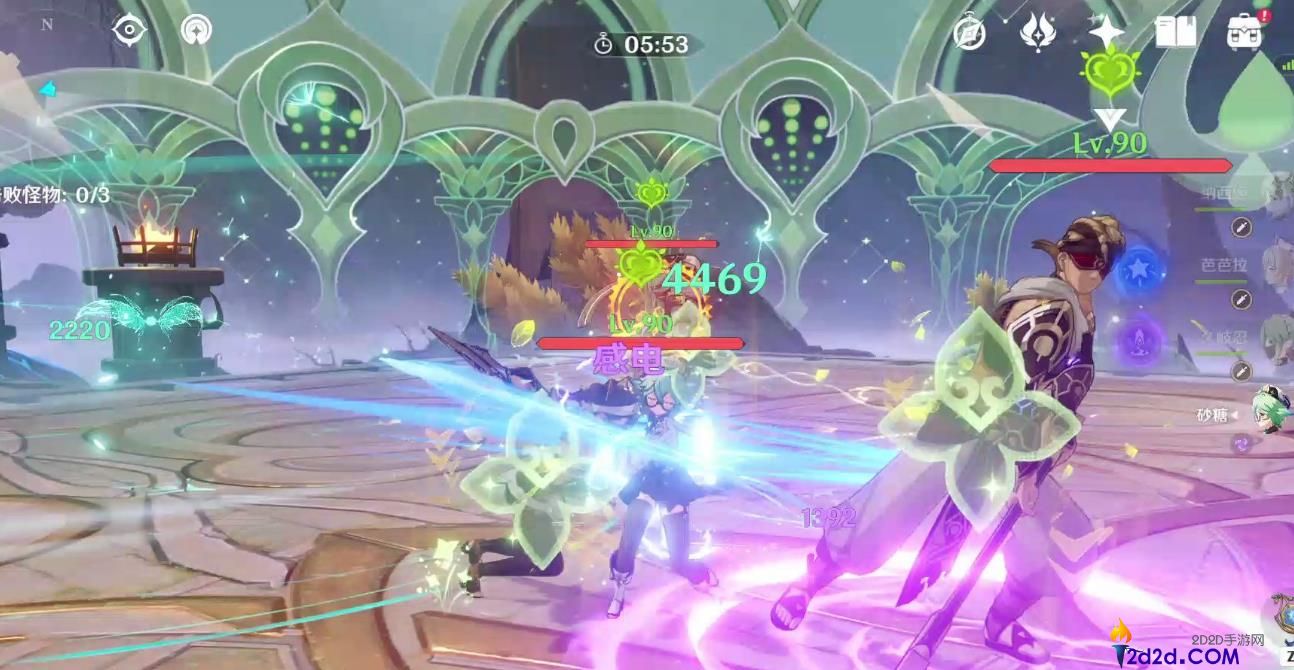The height and width of the screenshot is (670, 1294).
Task: Open the backpack inventory
Action: coord(1244,32)
